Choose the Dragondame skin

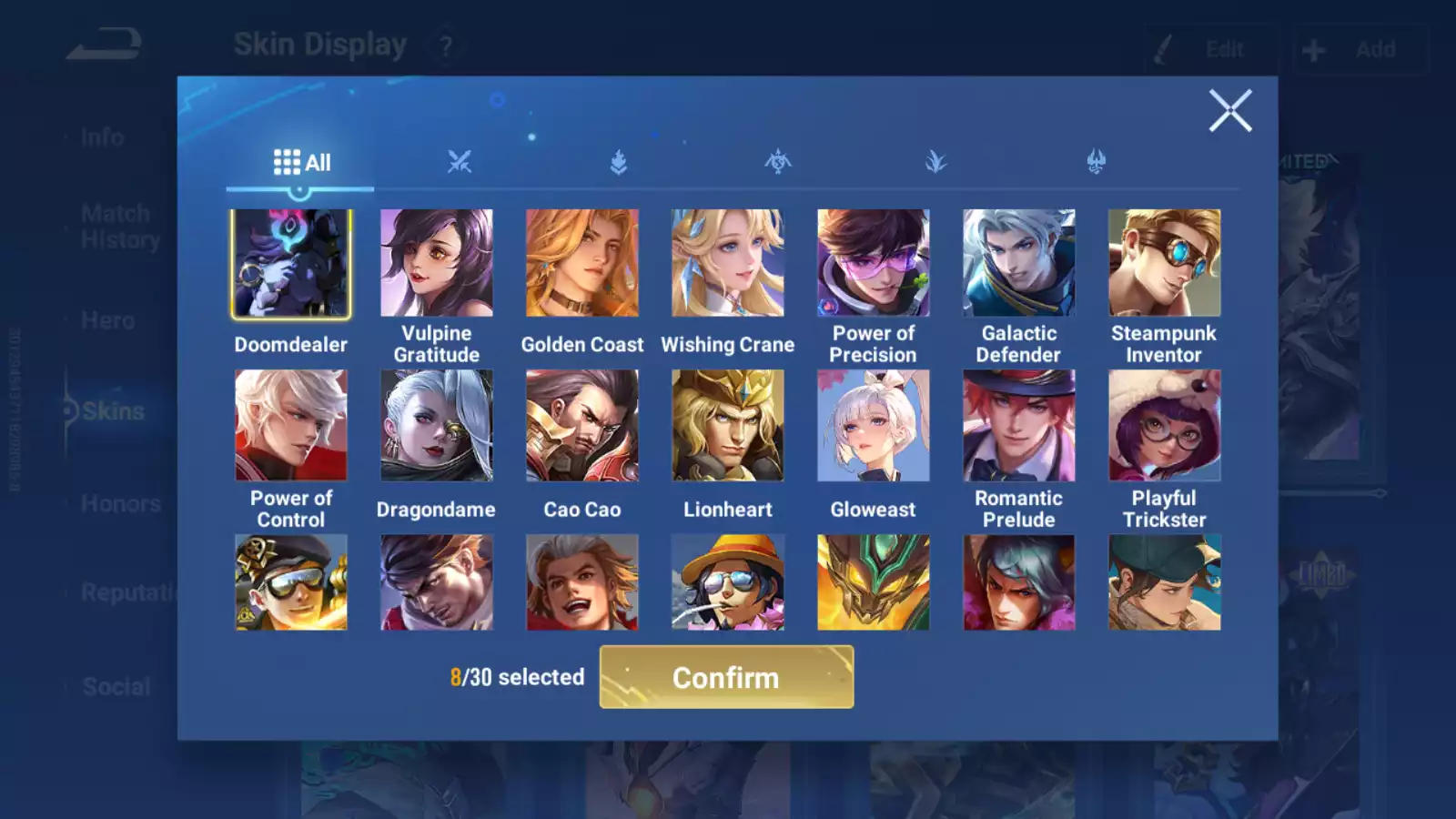coord(437,425)
